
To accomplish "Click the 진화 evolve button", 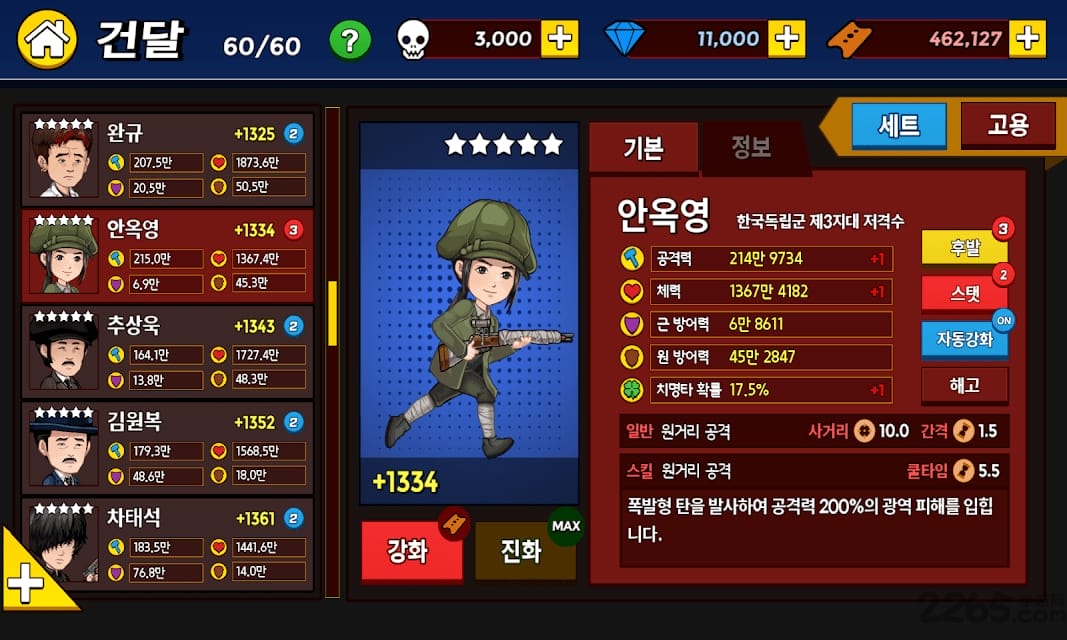I will pyautogui.click(x=525, y=551).
